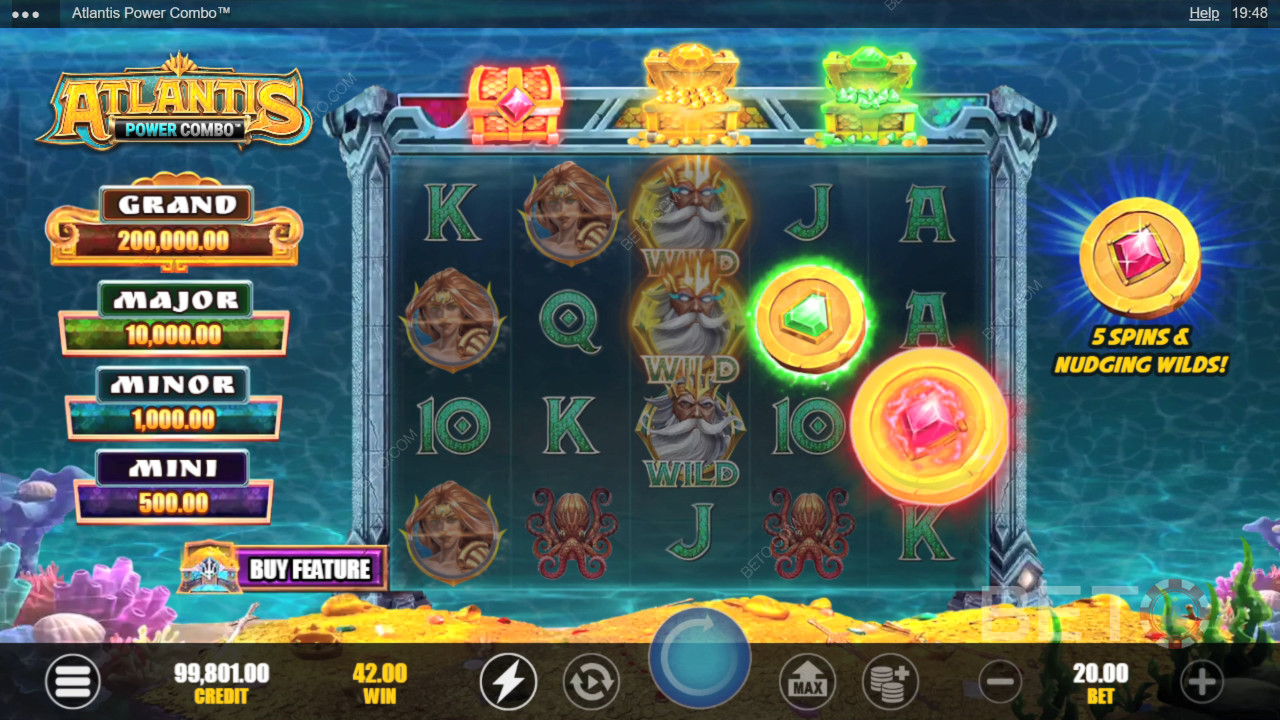Open autoplay spin settings

coord(591,682)
